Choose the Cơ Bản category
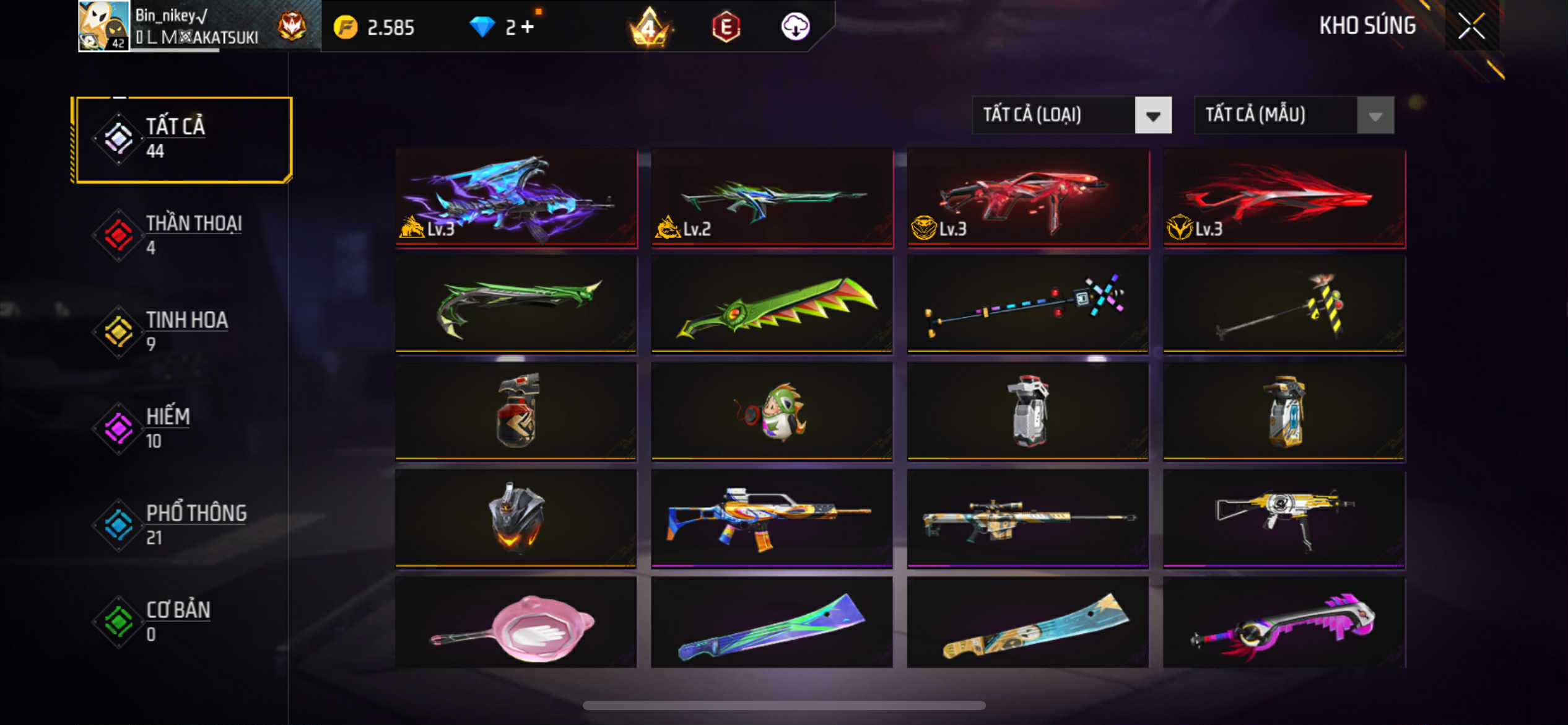This screenshot has width=1568, height=725. (181, 622)
